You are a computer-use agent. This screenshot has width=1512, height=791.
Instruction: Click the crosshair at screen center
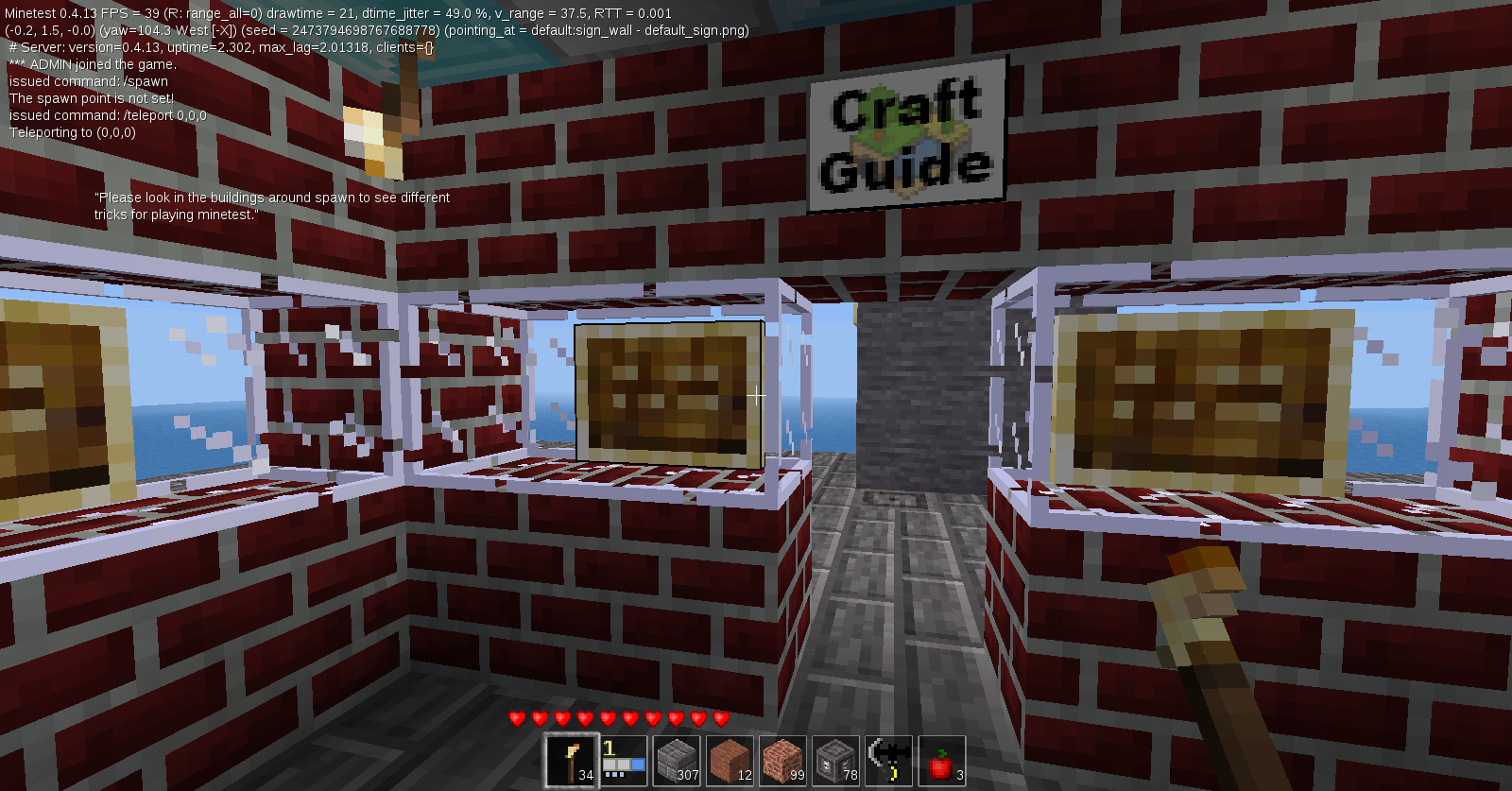[x=756, y=395]
